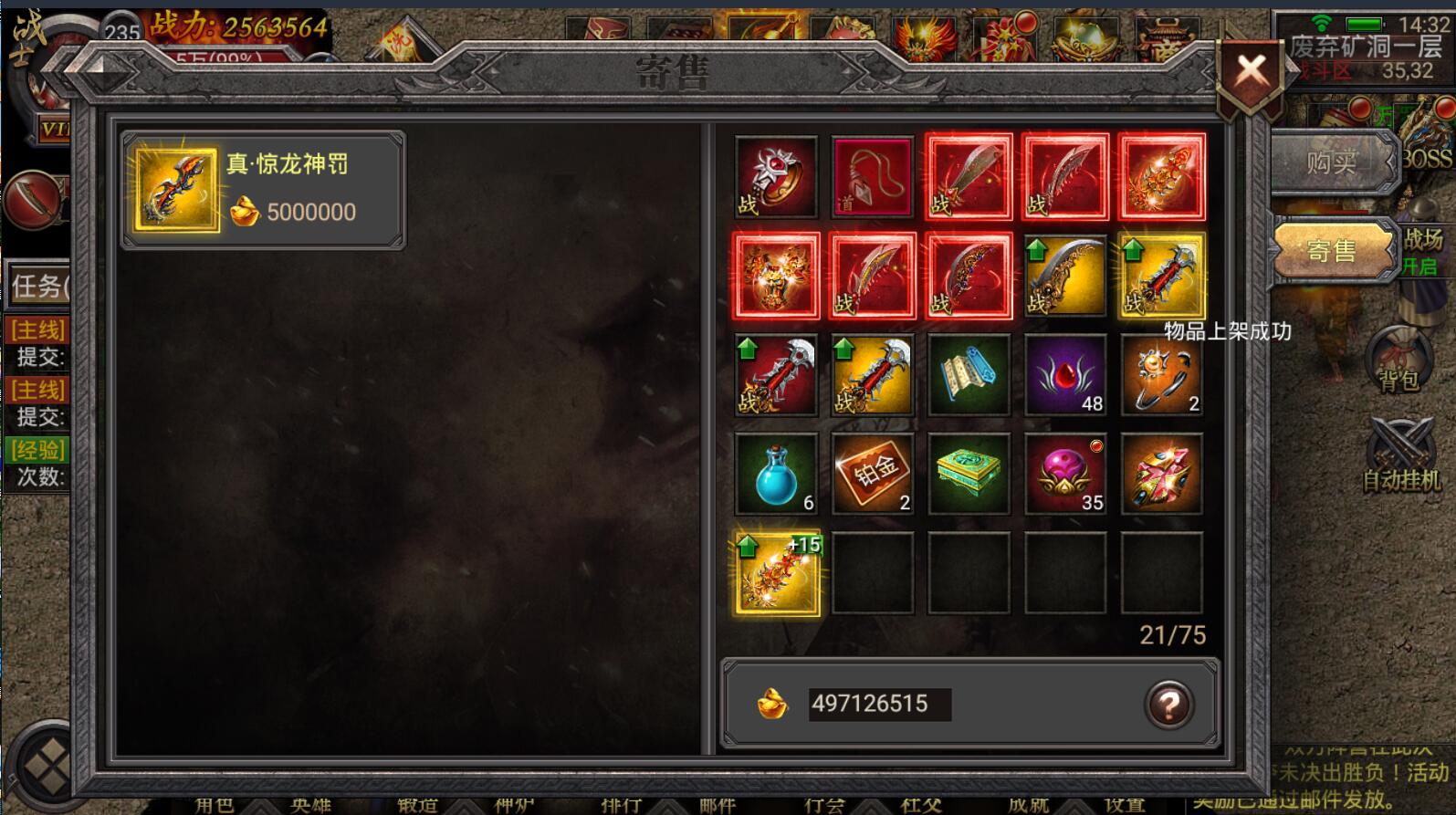The image size is (1456, 815).
Task: Select the 寄售 tab
Action: coord(1331,251)
